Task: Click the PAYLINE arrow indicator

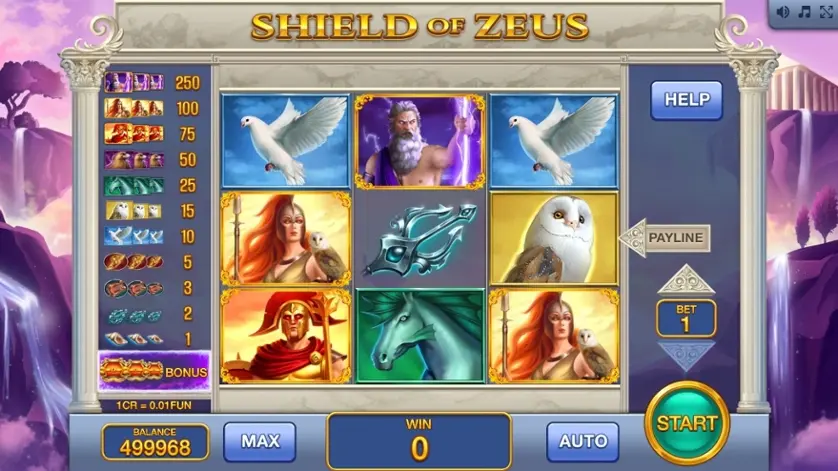Action: 665,238
